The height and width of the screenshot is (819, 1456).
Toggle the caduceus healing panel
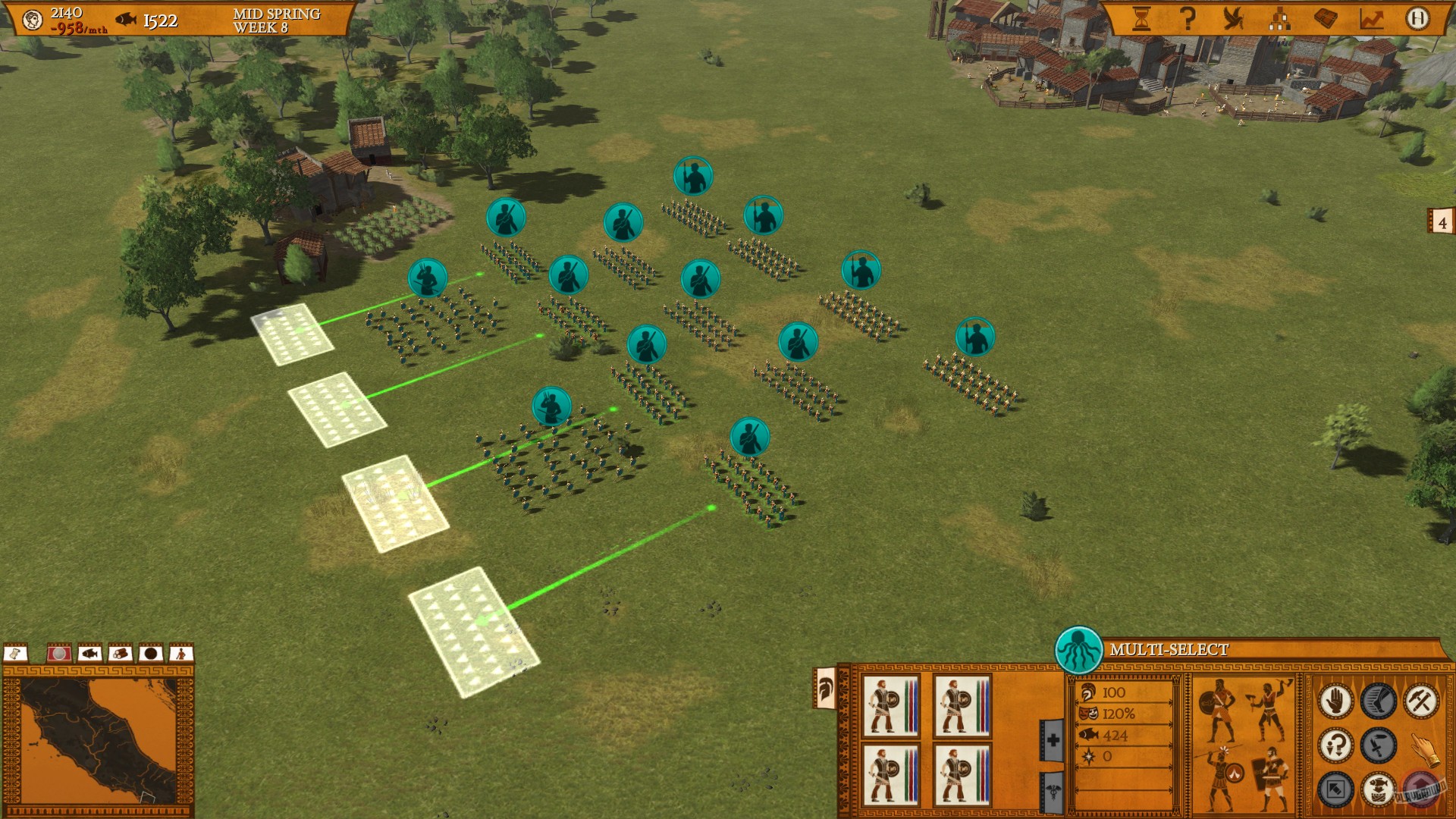tap(1055, 790)
